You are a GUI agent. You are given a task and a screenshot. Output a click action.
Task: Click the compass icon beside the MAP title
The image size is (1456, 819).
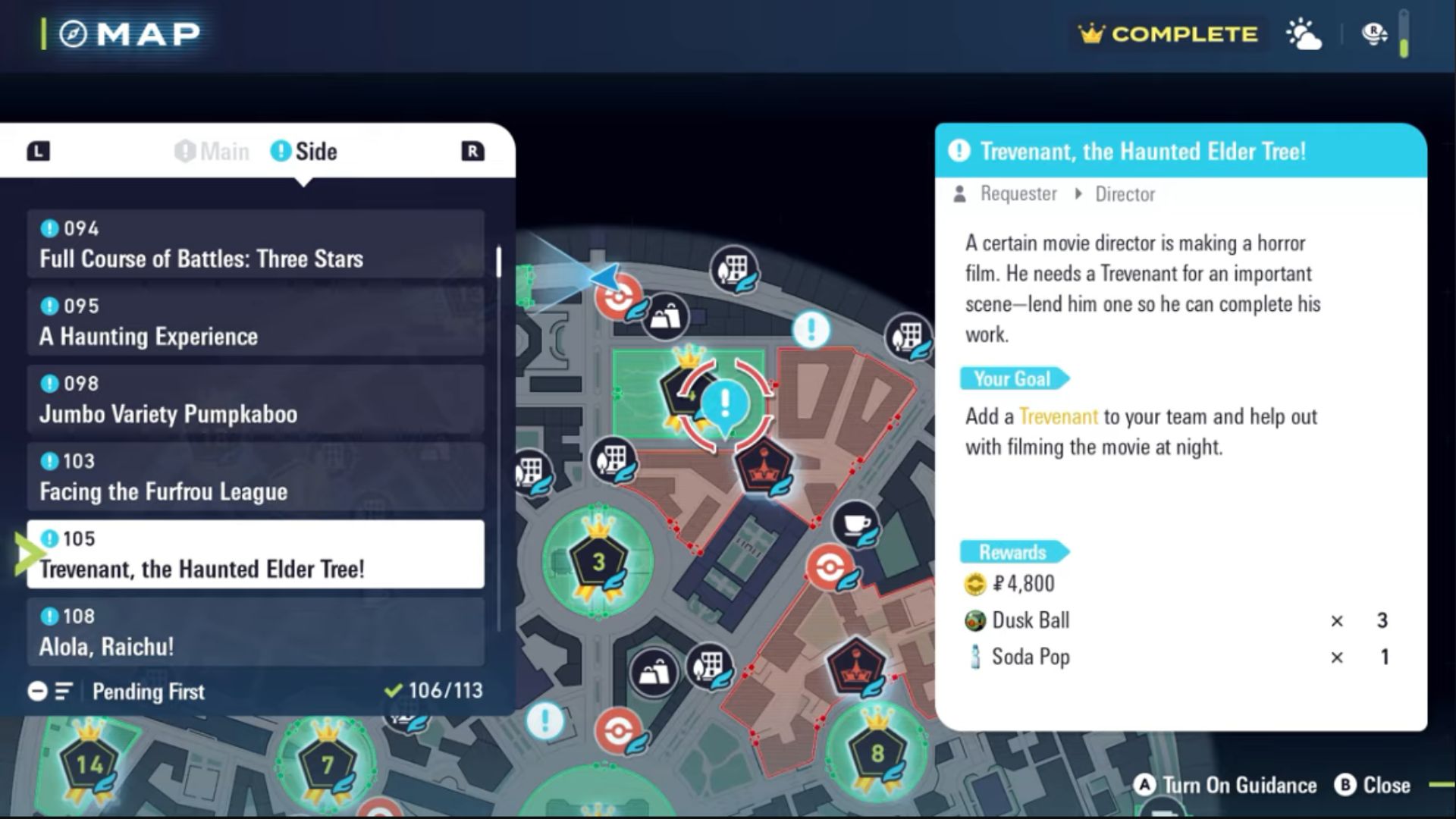coord(73,33)
